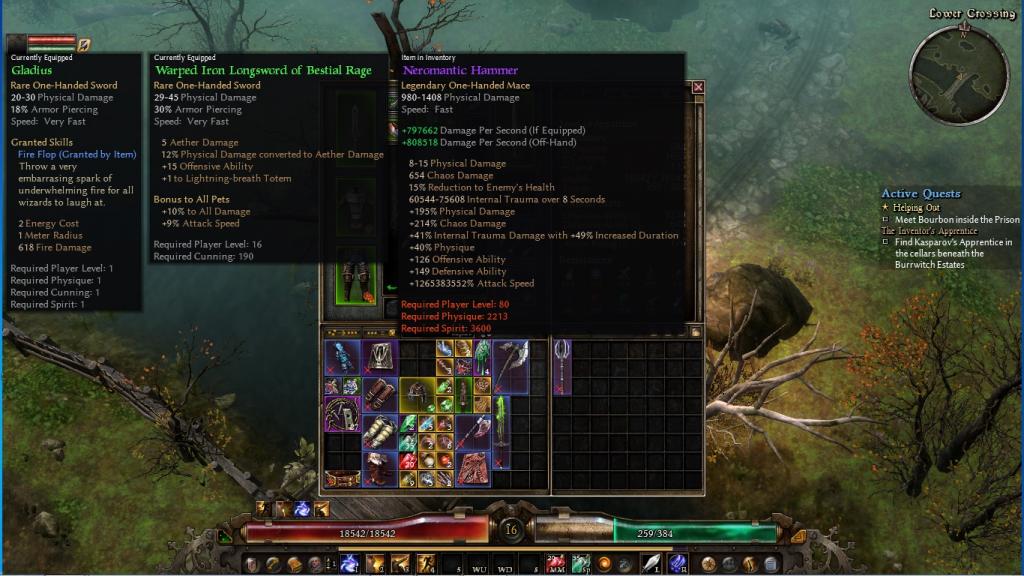Activate the right-mouse blue orb skill
The width and height of the screenshot is (1024, 576).
[x=677, y=564]
